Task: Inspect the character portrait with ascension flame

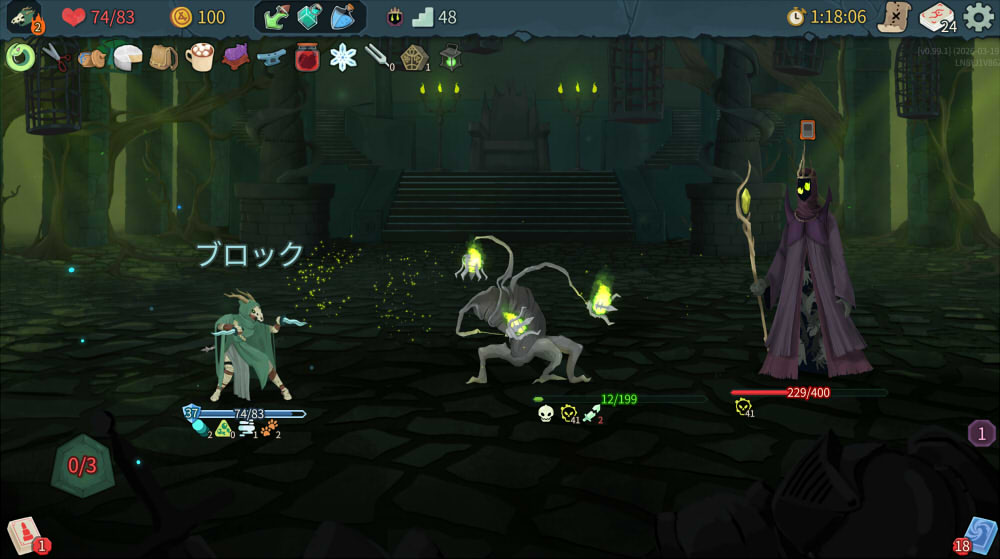Action: pos(23,17)
